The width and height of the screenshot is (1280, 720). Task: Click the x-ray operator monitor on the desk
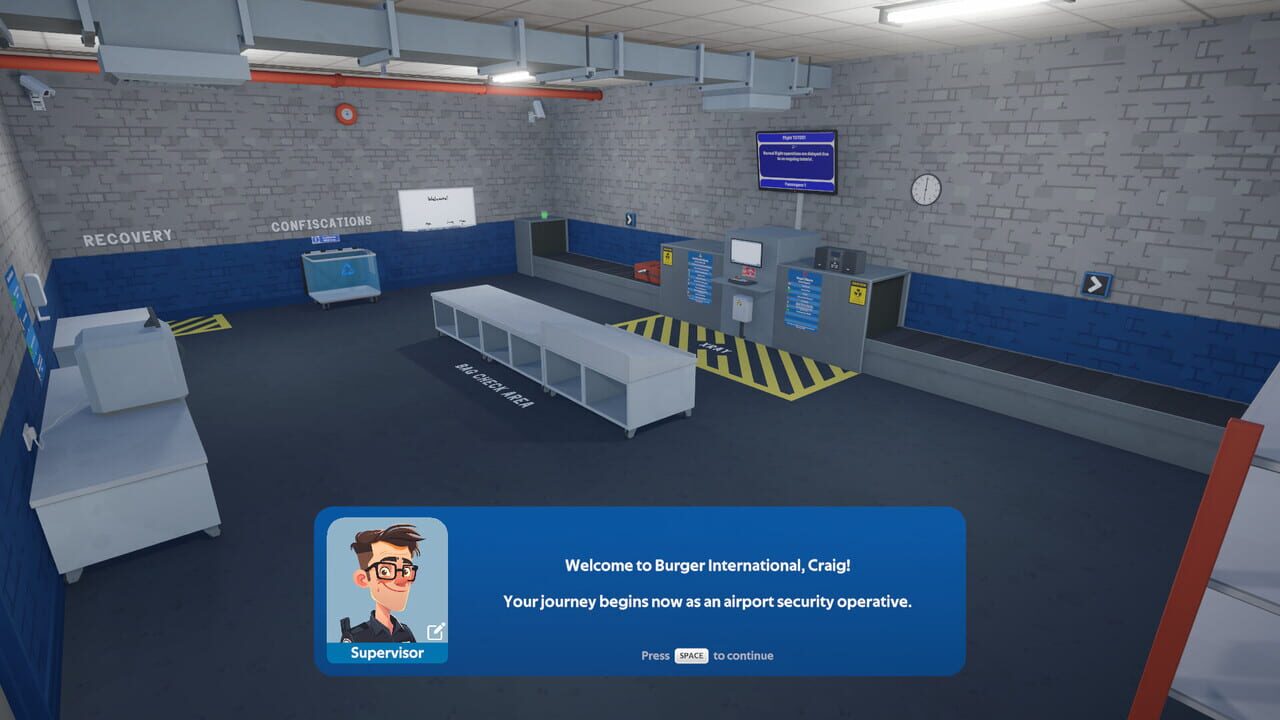(x=746, y=251)
